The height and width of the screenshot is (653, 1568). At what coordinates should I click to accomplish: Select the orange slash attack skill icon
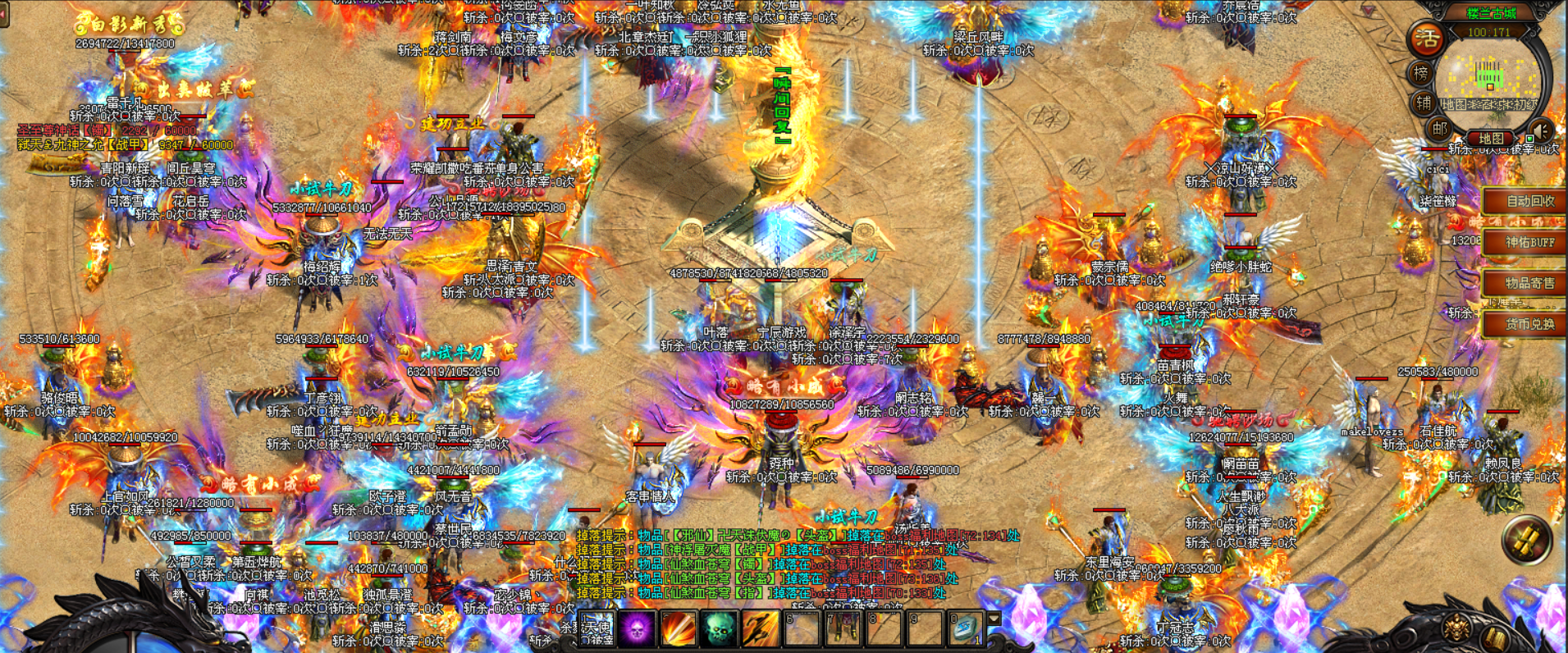pyautogui.click(x=677, y=628)
